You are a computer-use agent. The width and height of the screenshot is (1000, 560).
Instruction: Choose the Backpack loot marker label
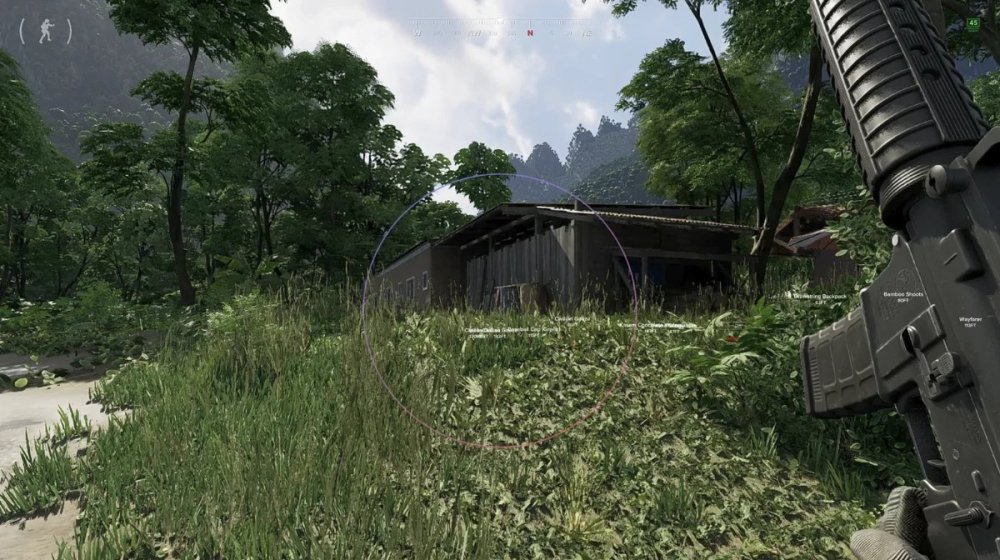pyautogui.click(x=816, y=296)
